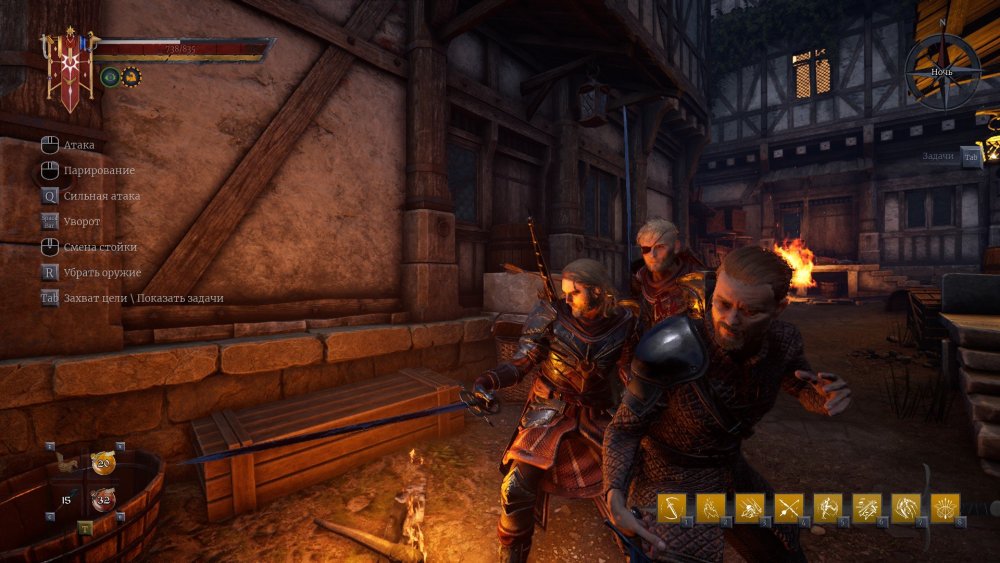The height and width of the screenshot is (563, 1000).
Task: Inspect the green eye status effect icon
Action: [110, 77]
